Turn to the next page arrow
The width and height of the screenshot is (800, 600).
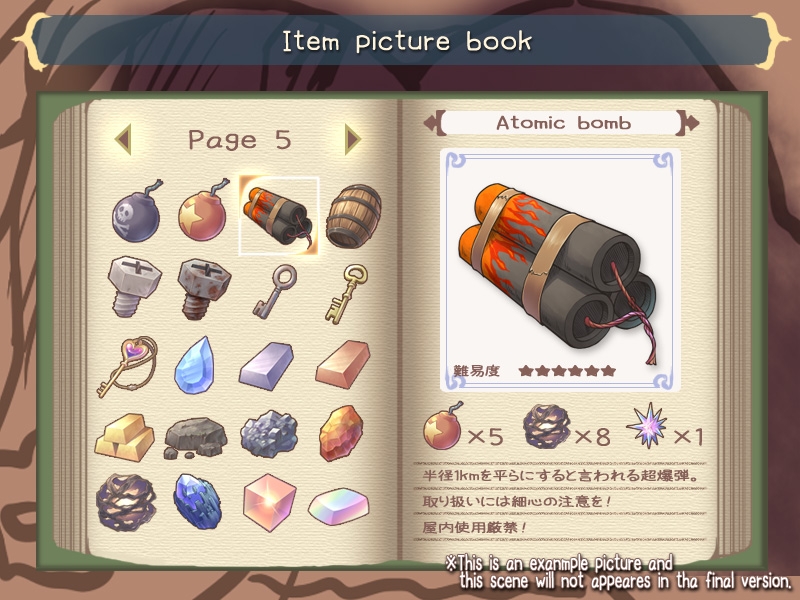(x=352, y=140)
